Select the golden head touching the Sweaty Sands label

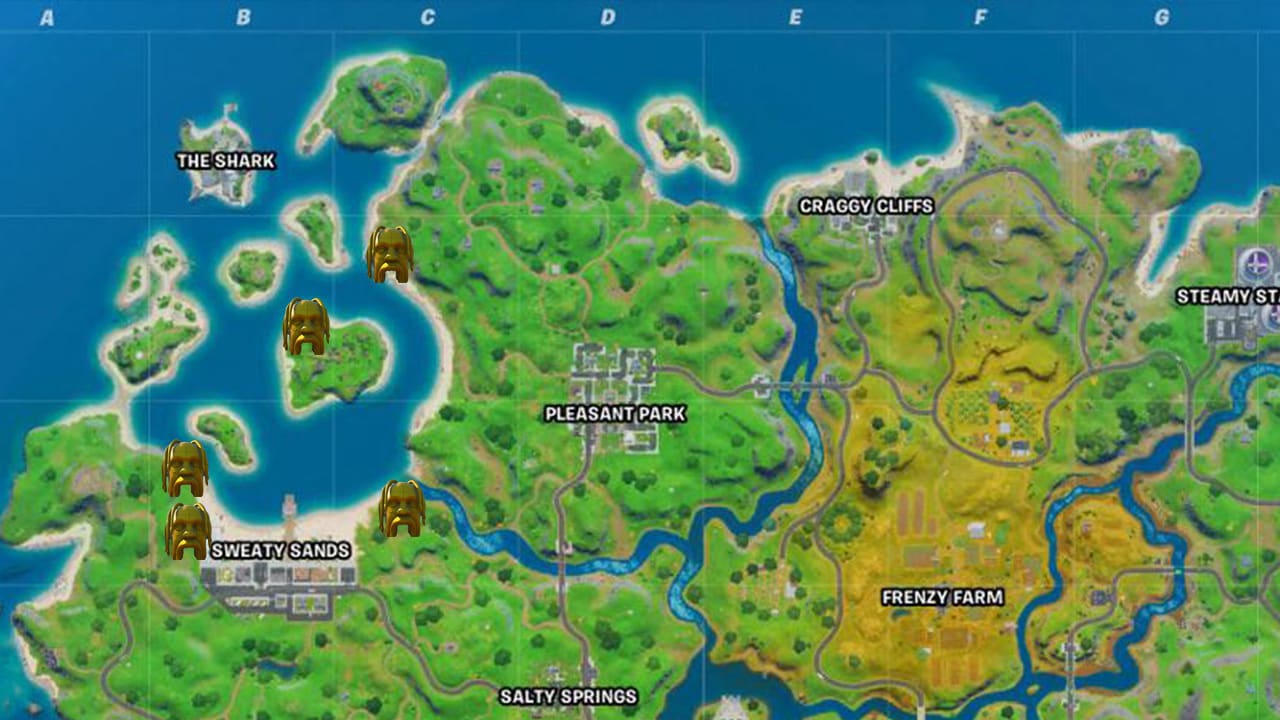pyautogui.click(x=188, y=531)
